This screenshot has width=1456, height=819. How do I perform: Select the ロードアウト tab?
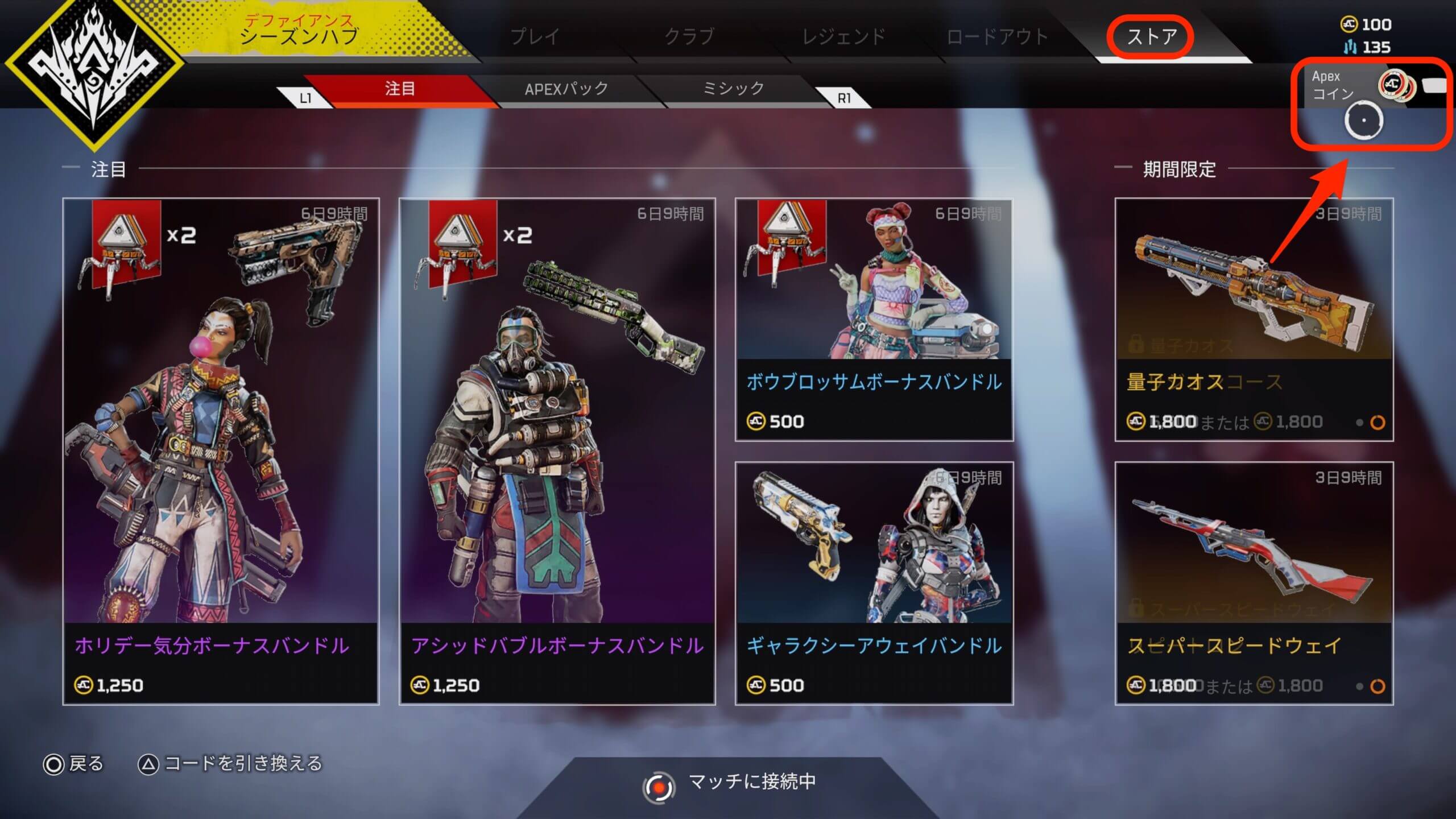point(997,36)
